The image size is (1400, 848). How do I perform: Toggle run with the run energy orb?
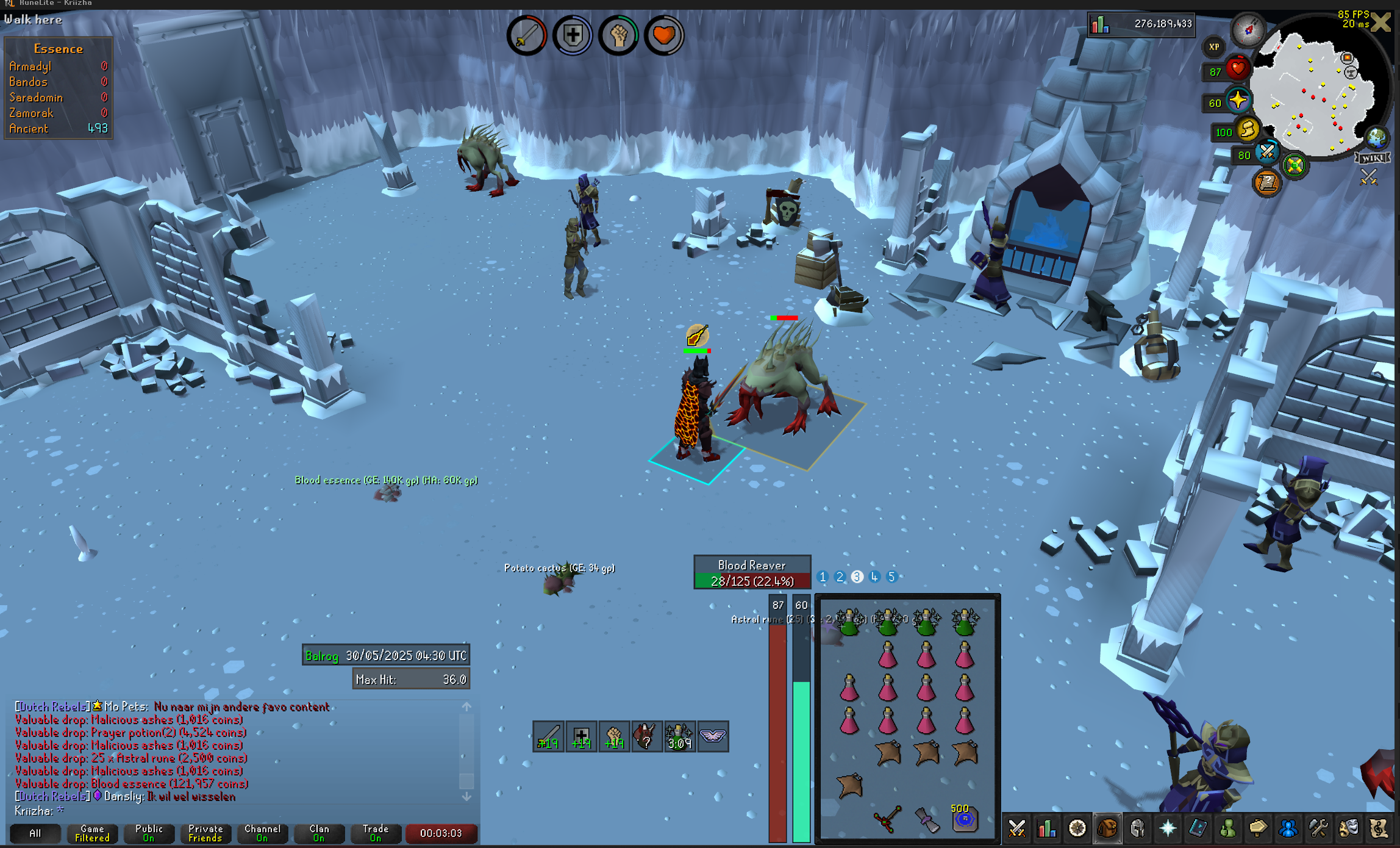coord(1248,129)
